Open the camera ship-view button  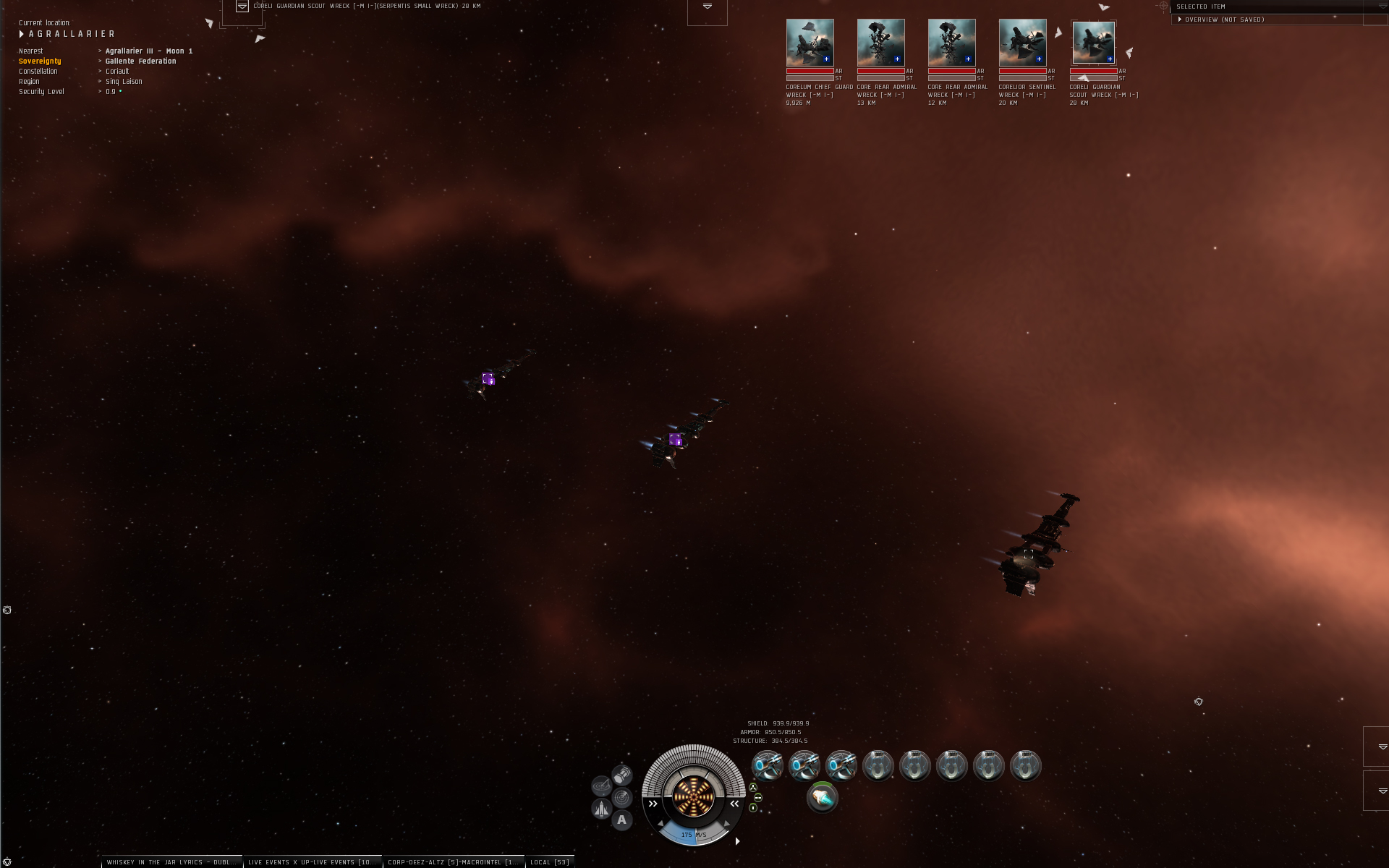(601, 808)
